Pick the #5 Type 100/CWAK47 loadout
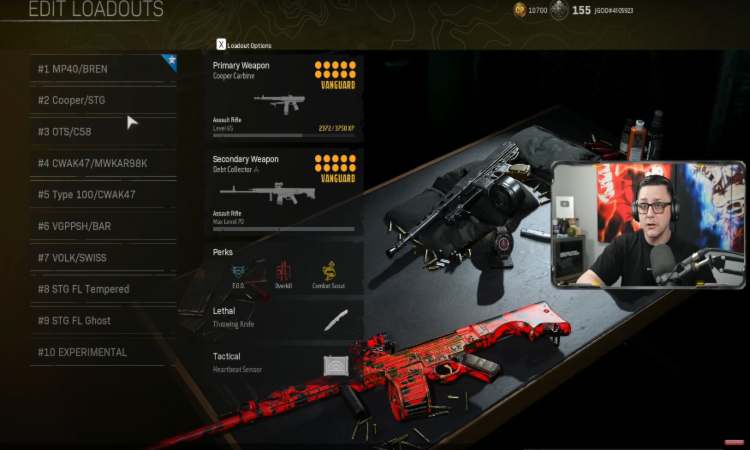Screen dimensions: 750x450 click(x=102, y=195)
